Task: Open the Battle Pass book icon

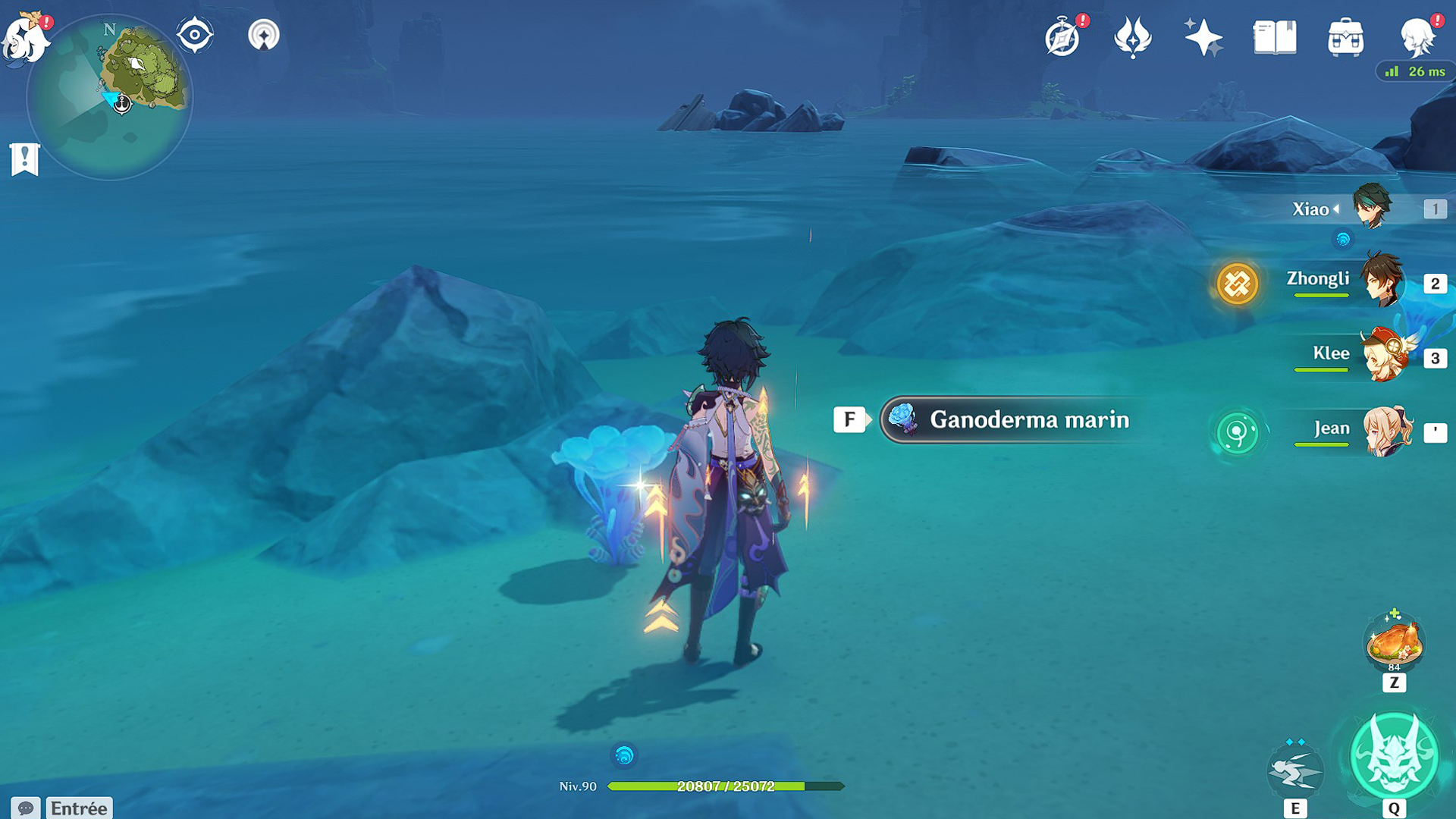Action: [x=1274, y=37]
